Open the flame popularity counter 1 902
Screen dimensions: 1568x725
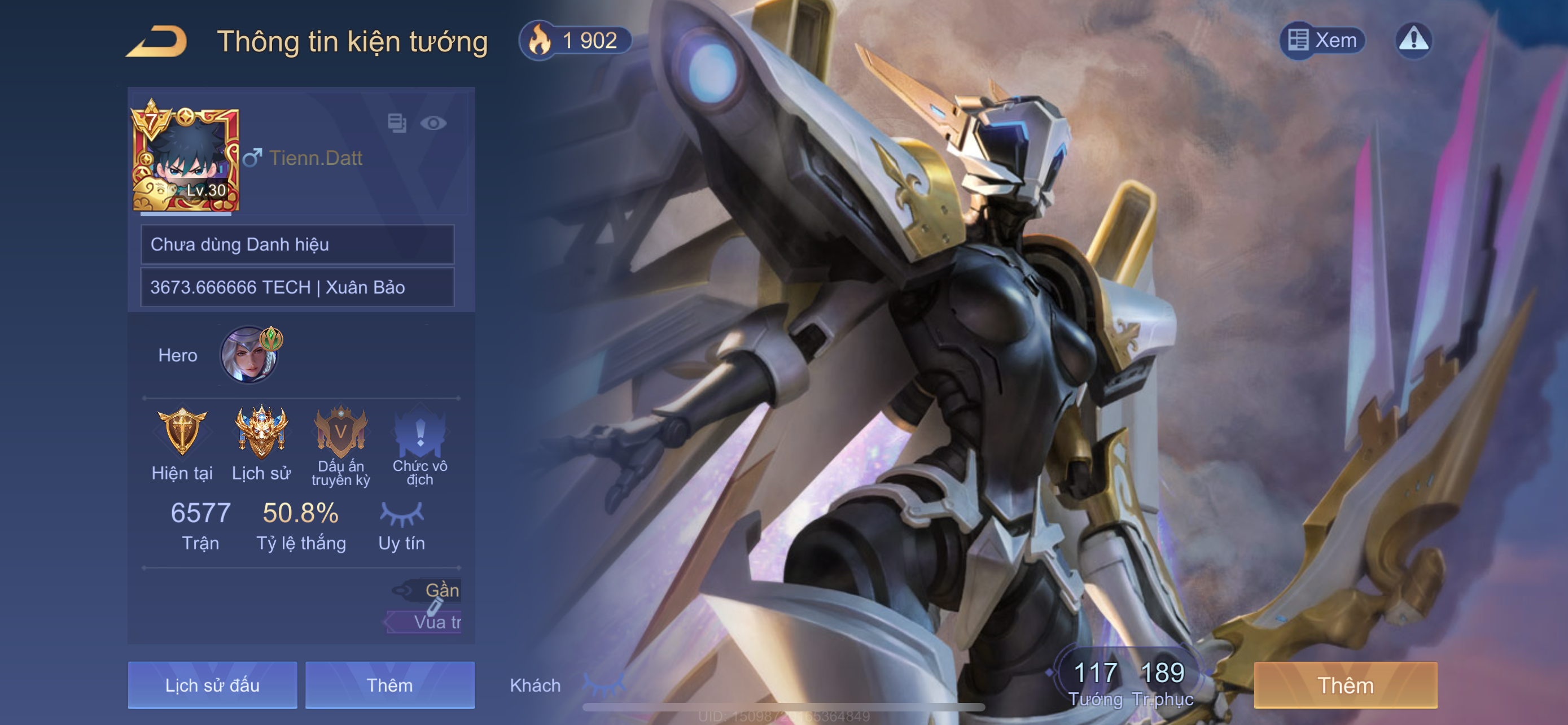[x=575, y=41]
